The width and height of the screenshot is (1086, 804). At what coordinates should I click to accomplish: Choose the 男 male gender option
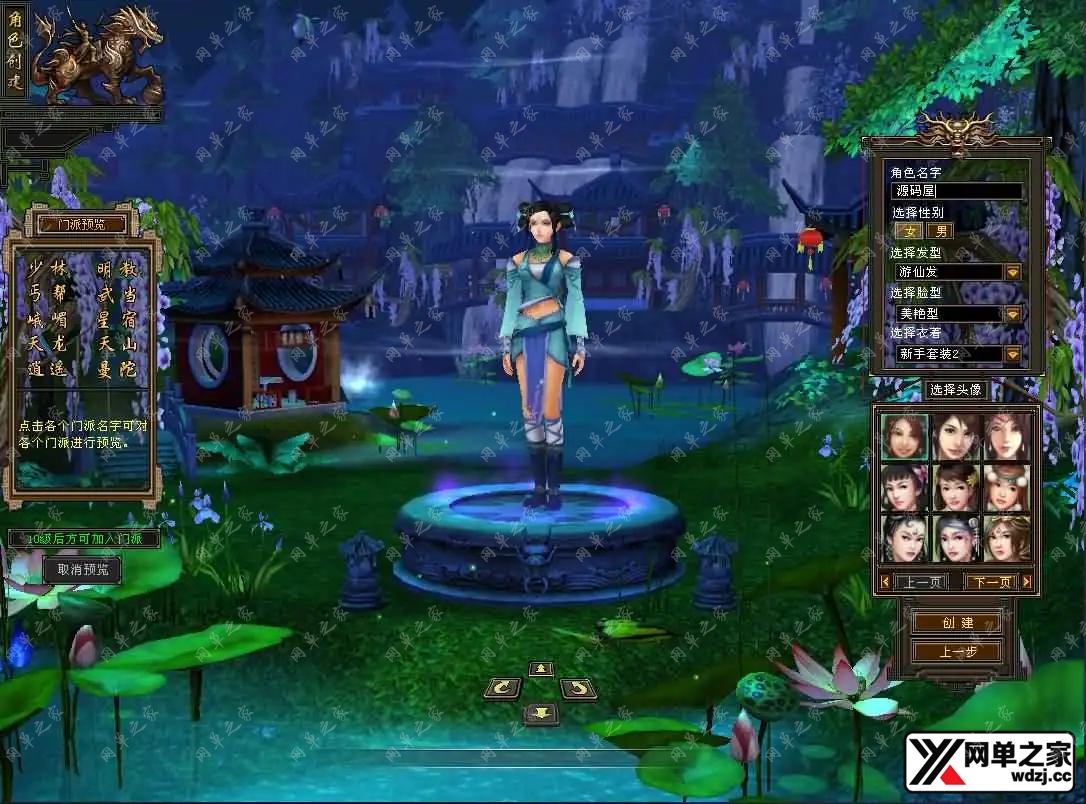tap(939, 231)
